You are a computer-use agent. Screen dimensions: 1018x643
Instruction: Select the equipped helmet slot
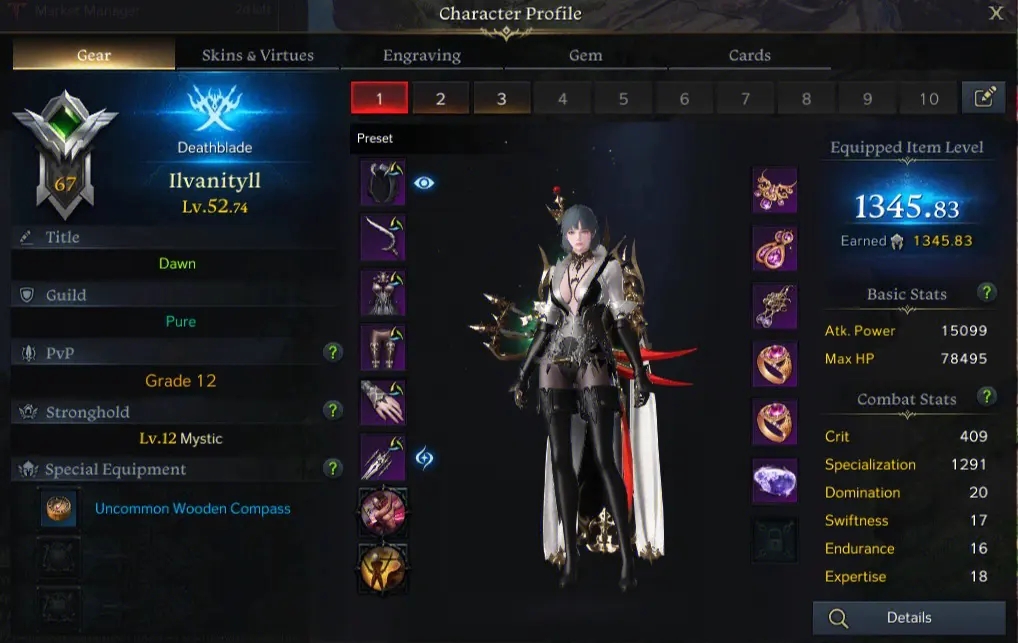[x=382, y=184]
